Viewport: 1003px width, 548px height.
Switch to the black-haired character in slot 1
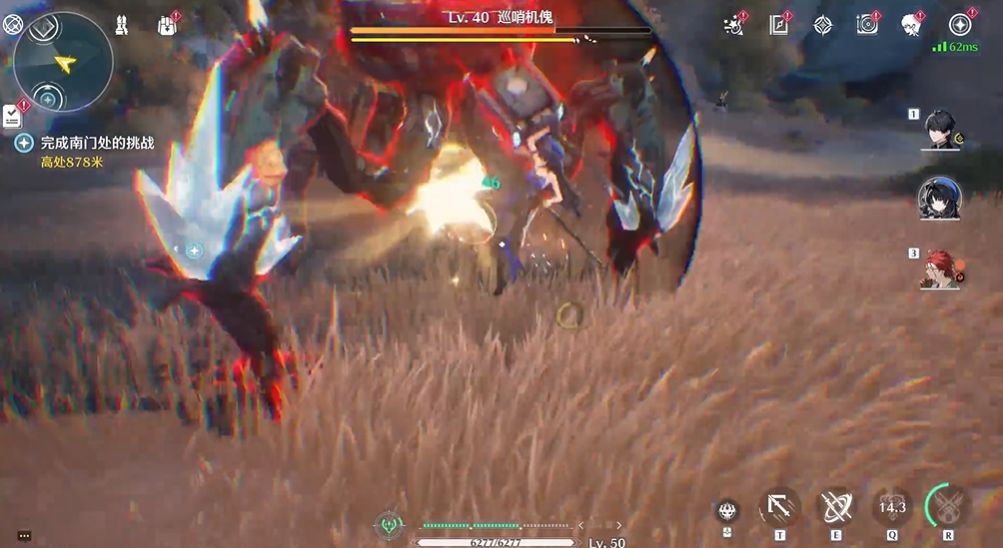click(x=940, y=130)
